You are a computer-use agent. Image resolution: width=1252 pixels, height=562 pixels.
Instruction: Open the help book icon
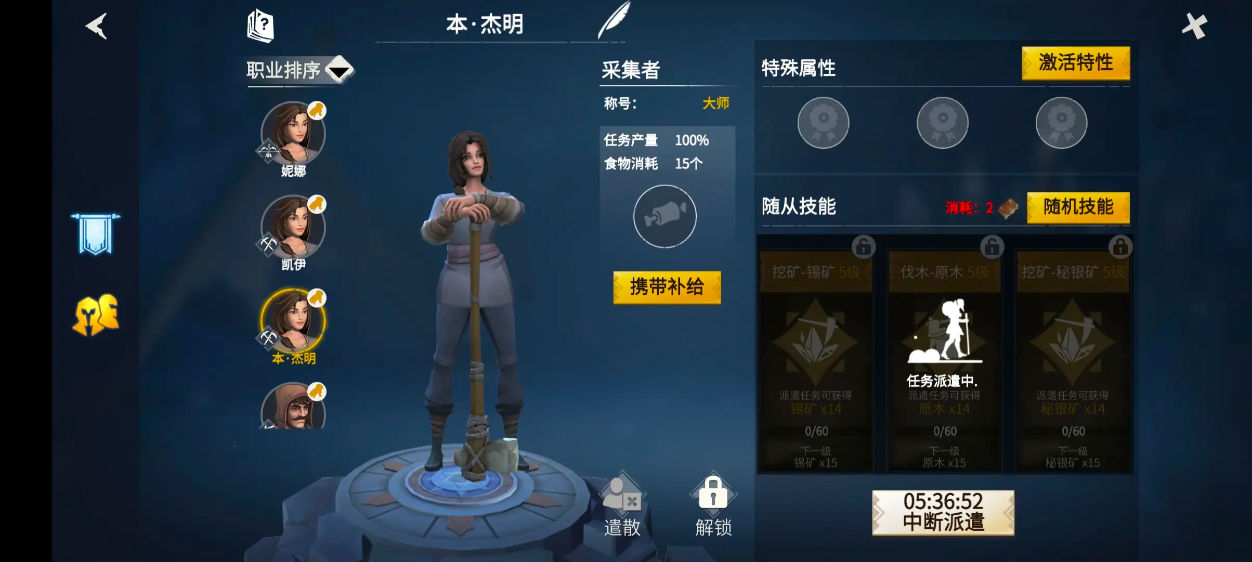260,25
